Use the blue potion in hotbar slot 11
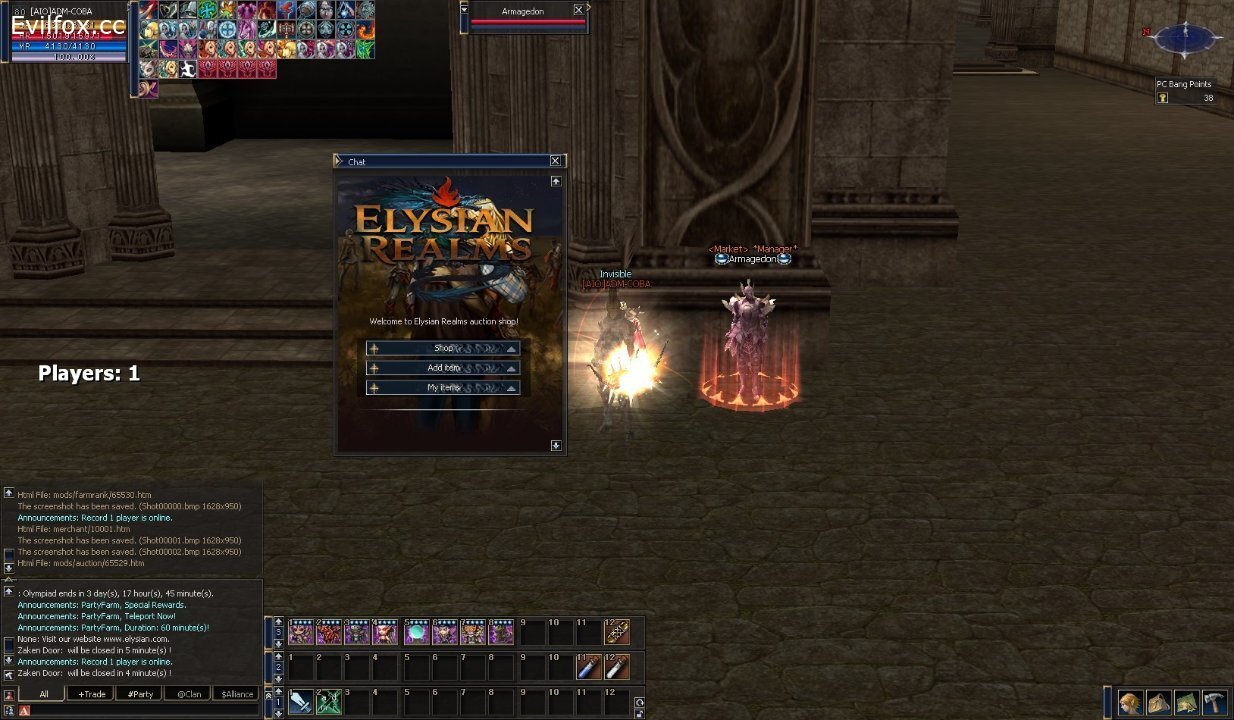This screenshot has height=720, width=1234. [589, 666]
